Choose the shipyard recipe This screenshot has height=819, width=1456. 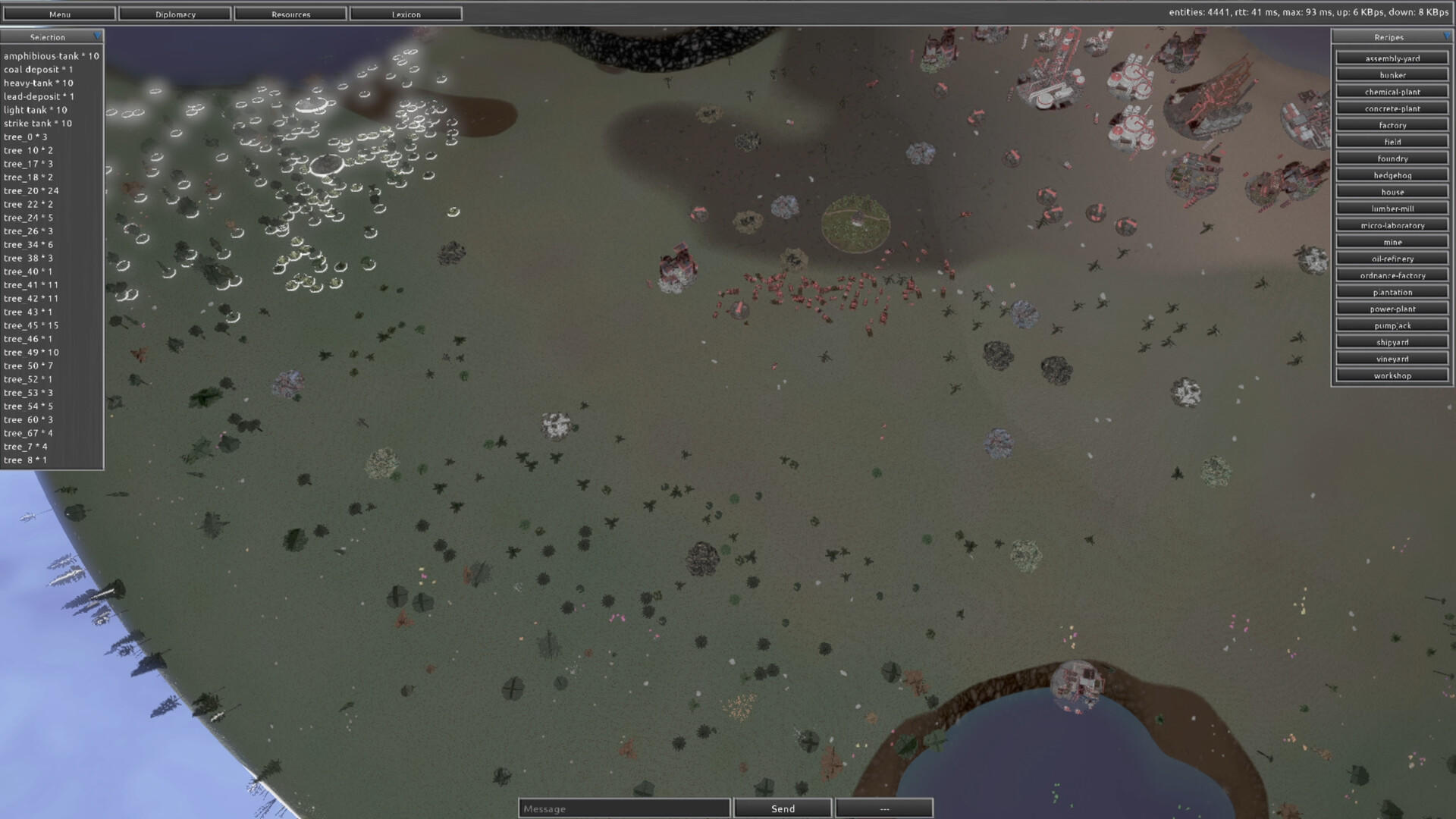[1392, 341]
